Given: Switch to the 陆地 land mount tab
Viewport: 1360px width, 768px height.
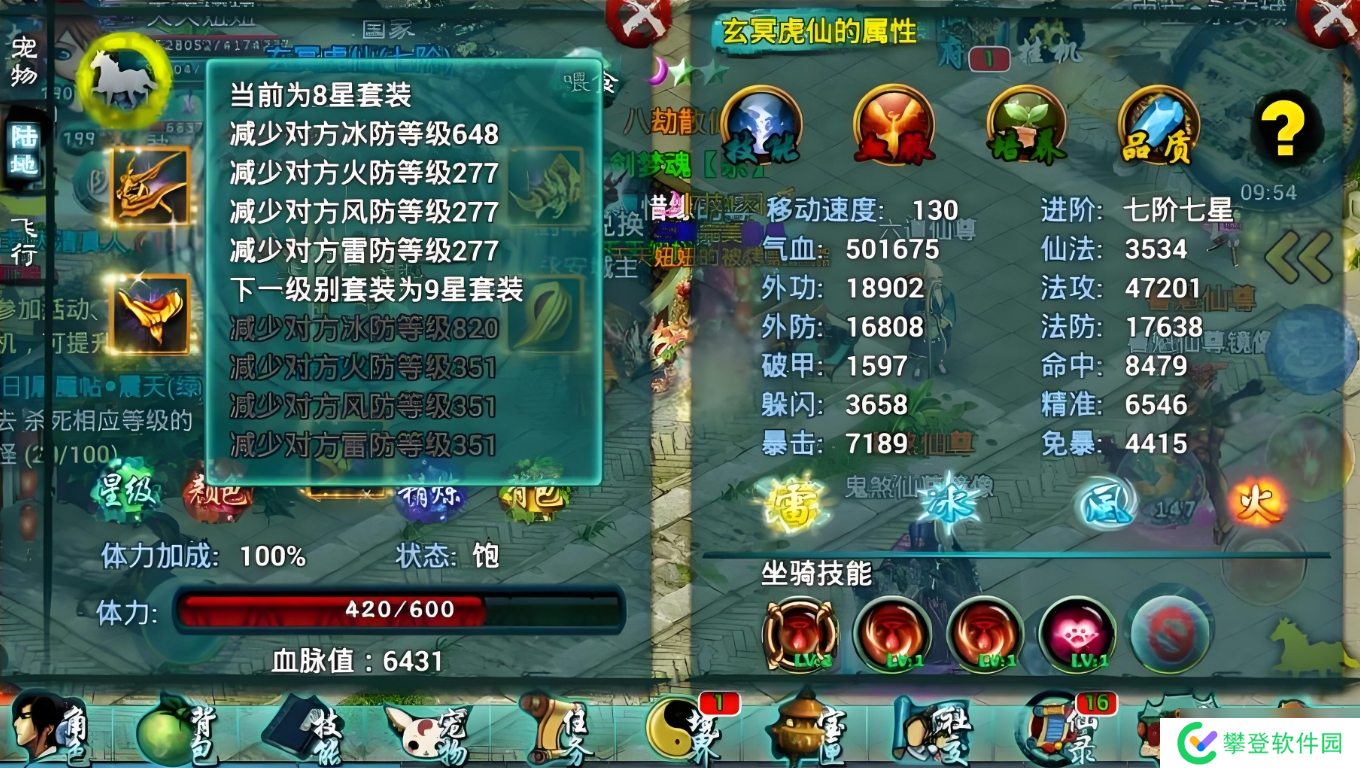Looking at the screenshot, I should tap(23, 151).
